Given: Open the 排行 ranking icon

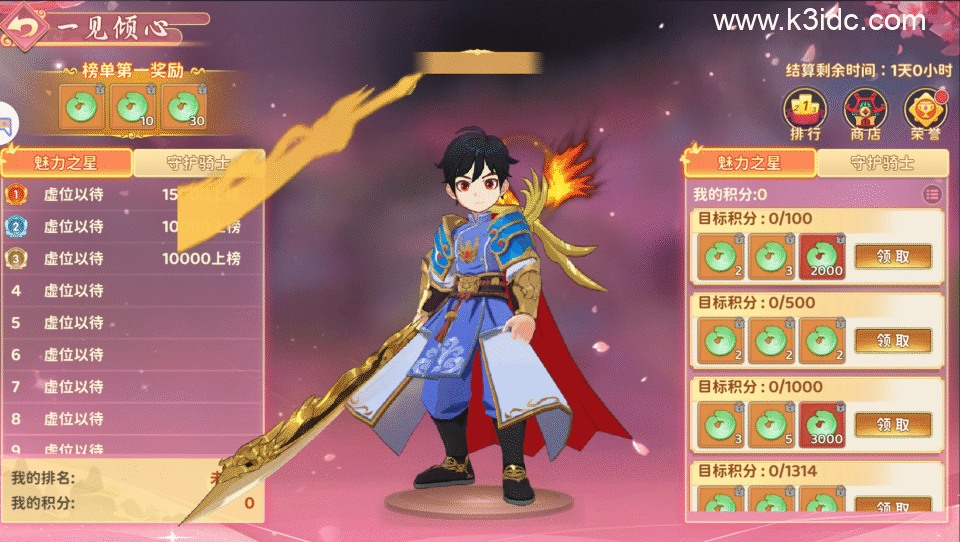Looking at the screenshot, I should pos(805,115).
